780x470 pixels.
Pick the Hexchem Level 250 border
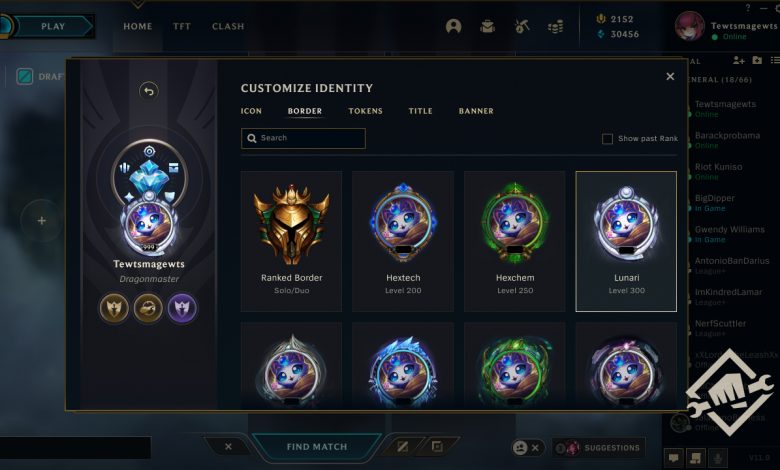(x=514, y=241)
